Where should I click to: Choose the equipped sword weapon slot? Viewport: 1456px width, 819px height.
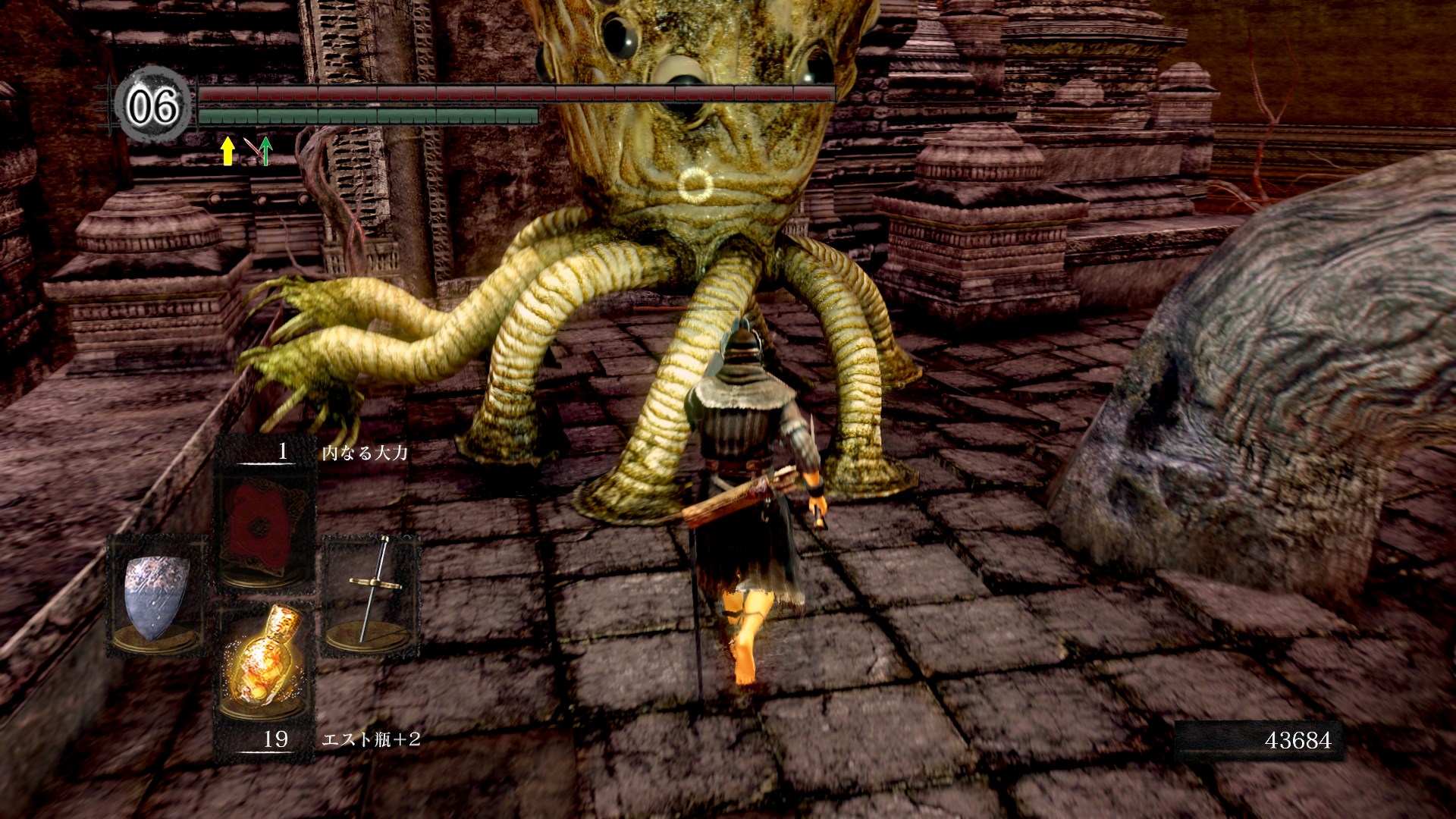(x=371, y=595)
